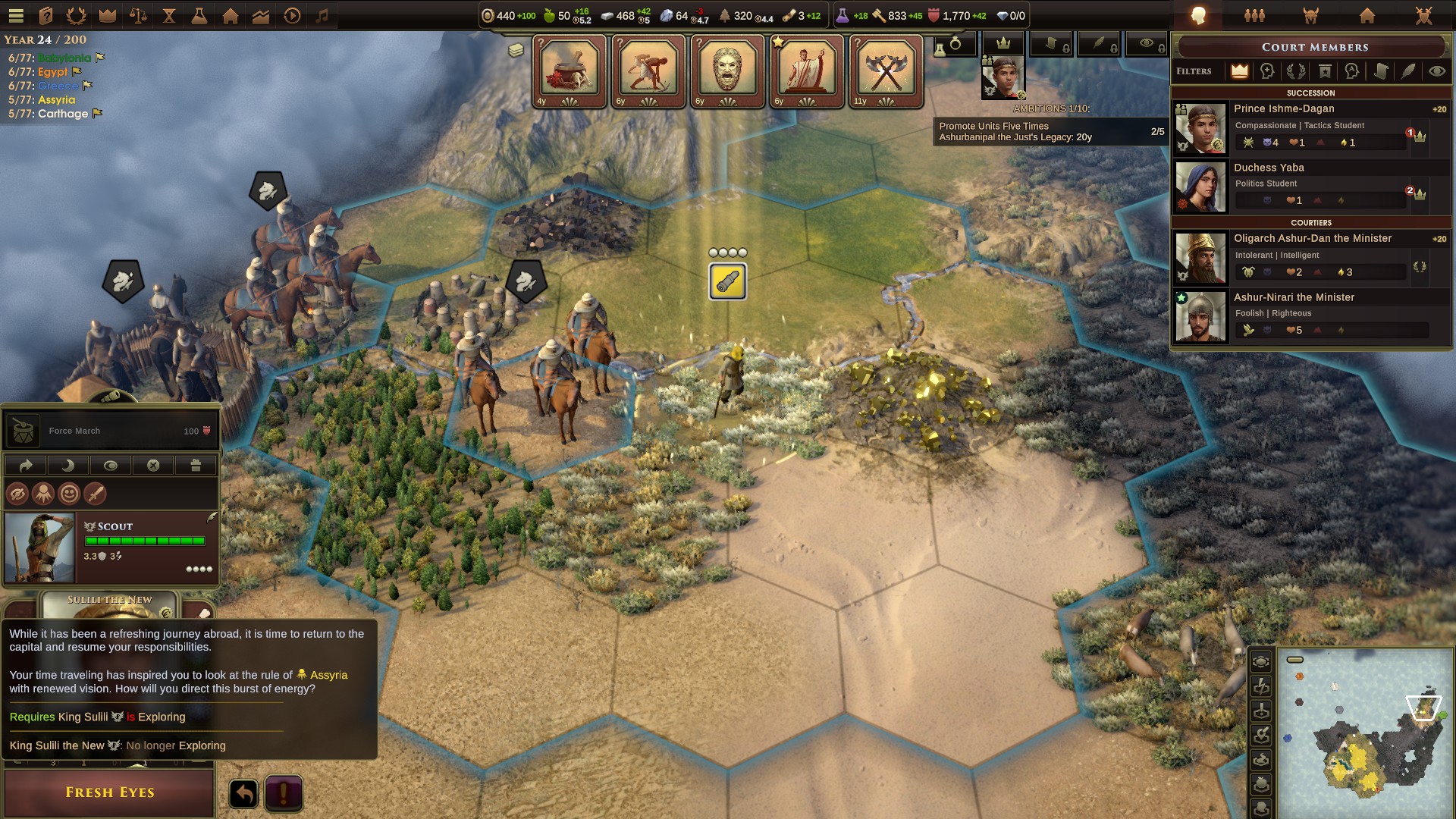Choose the Fresh Eyes option
This screenshot has width=1456, height=819.
pyautogui.click(x=108, y=793)
